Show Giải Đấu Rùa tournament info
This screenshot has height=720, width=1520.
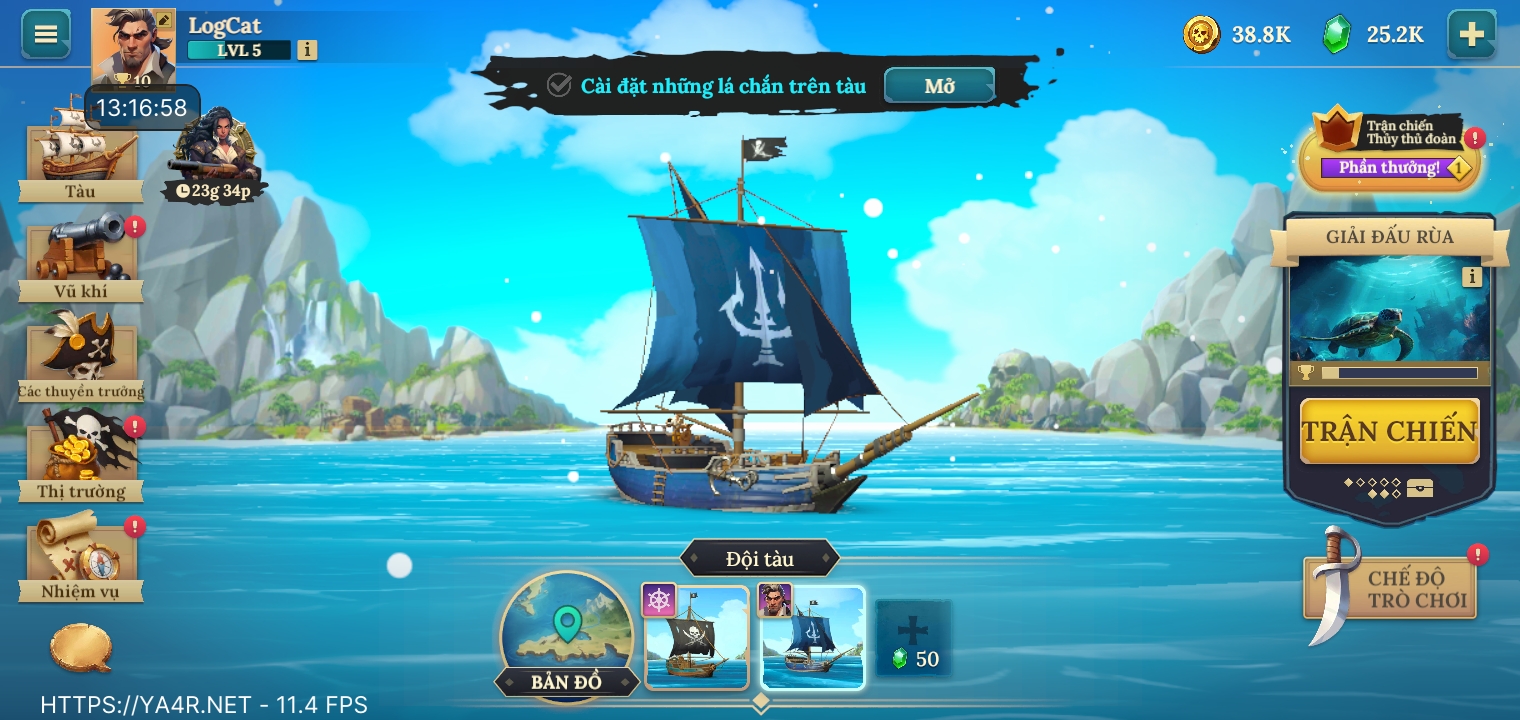1471,277
